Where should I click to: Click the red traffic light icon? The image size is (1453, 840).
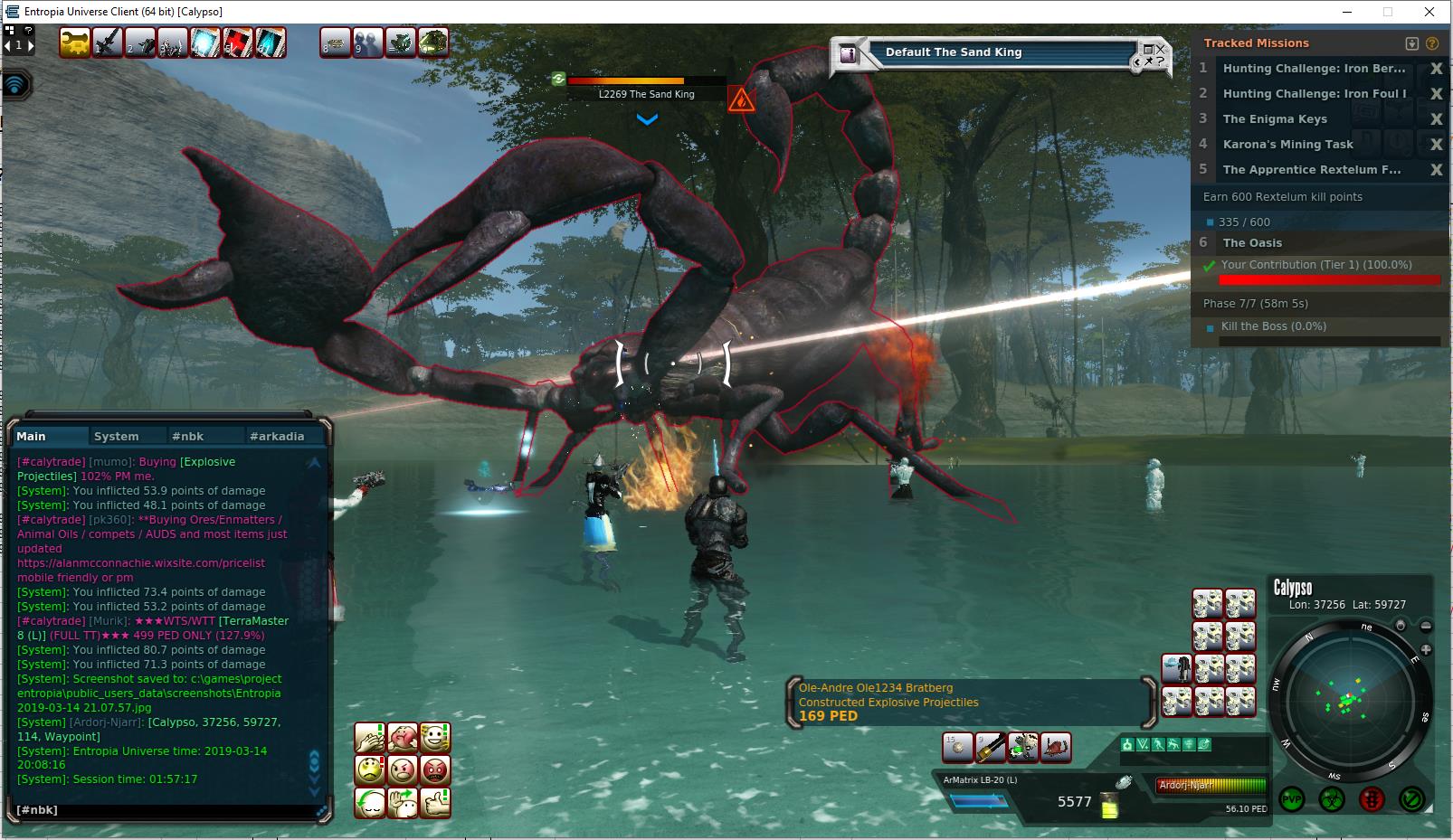coord(1372,799)
